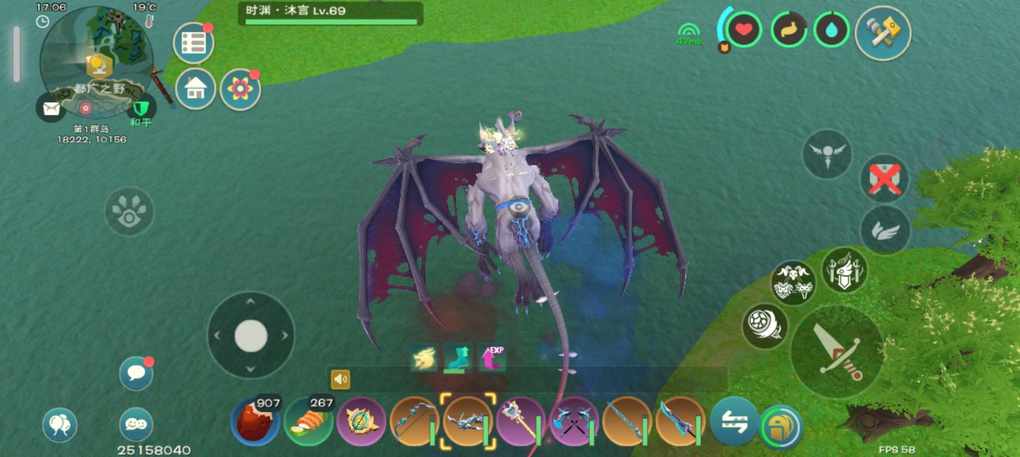The image size is (1020, 457).
Task: Open the paw print pet button
Action: pyautogui.click(x=130, y=211)
